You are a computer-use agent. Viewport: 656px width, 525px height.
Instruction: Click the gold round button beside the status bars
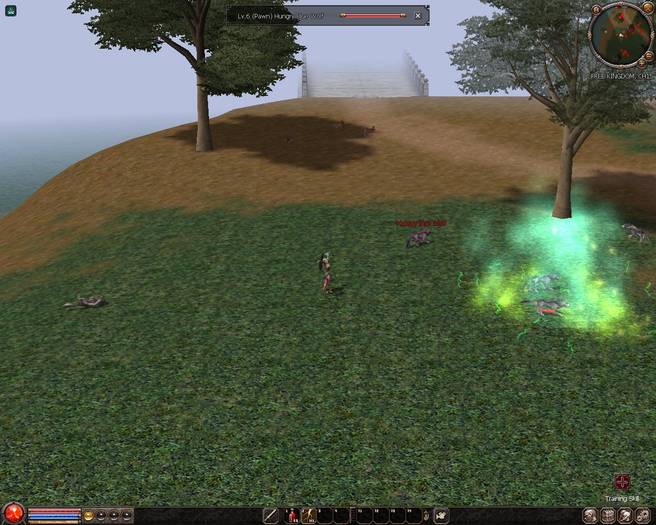[89, 516]
